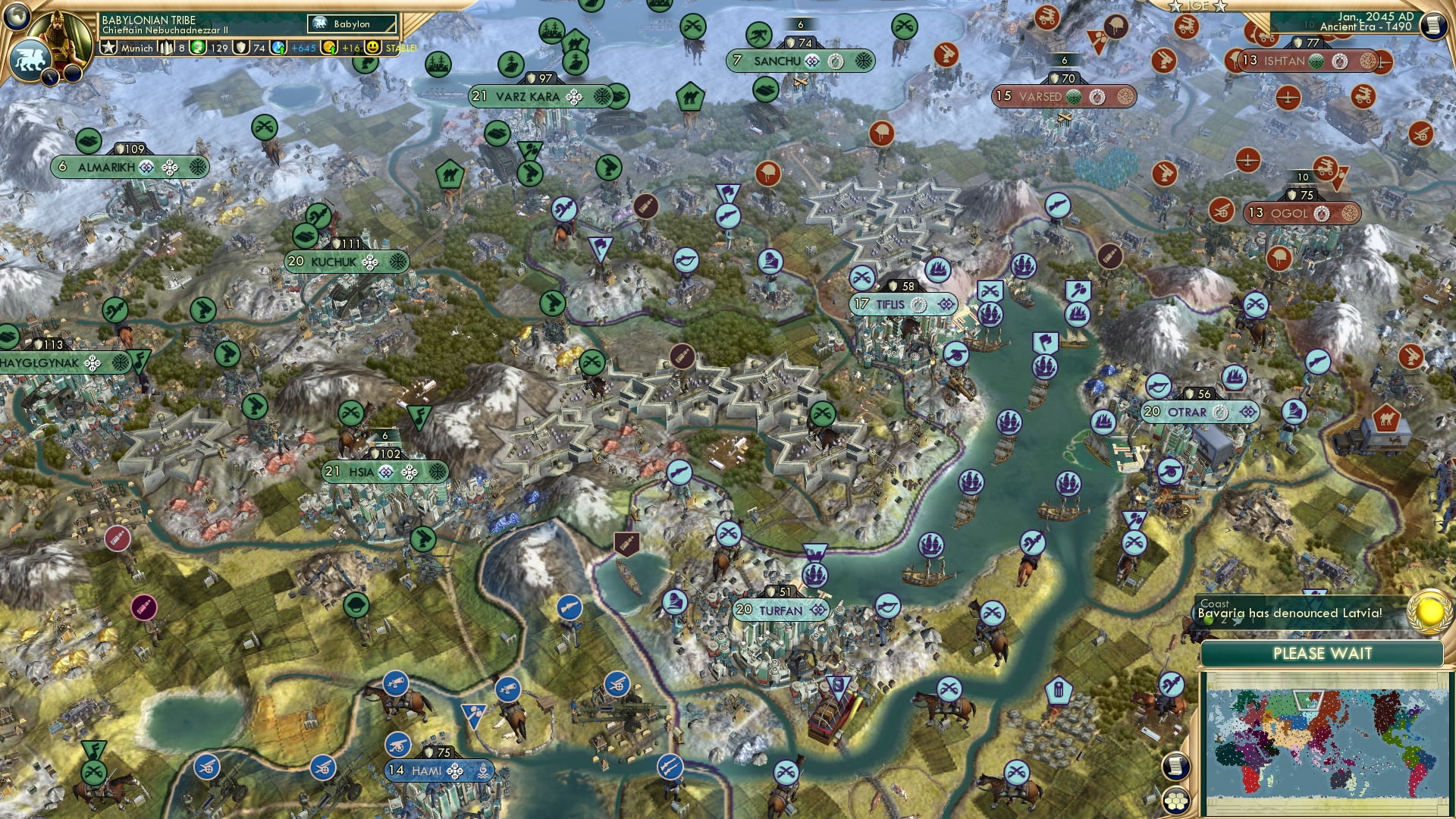
Task: Click Nebuchadnezzar II's leader portrait
Action: pyautogui.click(x=59, y=34)
